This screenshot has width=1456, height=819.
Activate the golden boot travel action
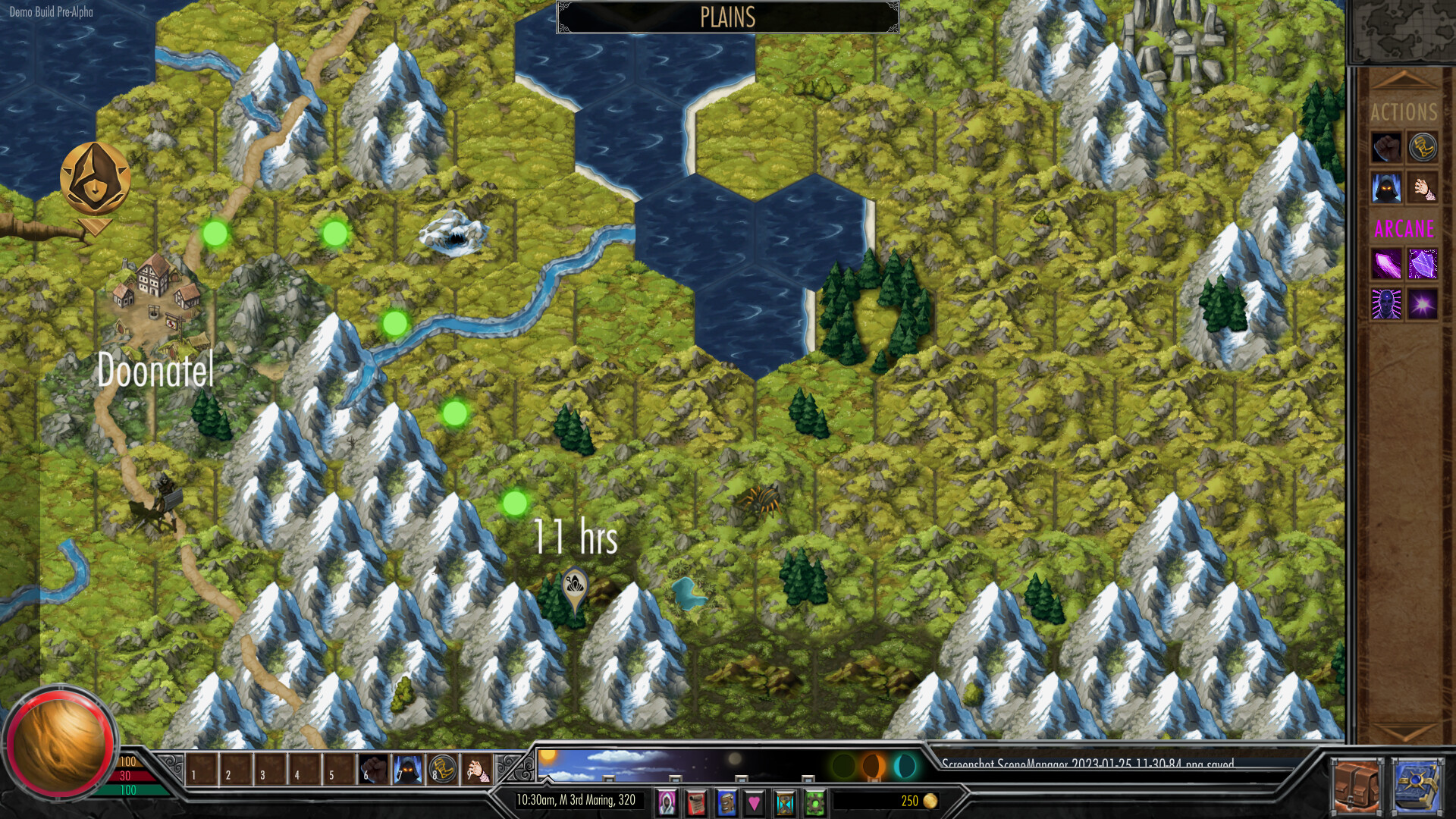1423,148
